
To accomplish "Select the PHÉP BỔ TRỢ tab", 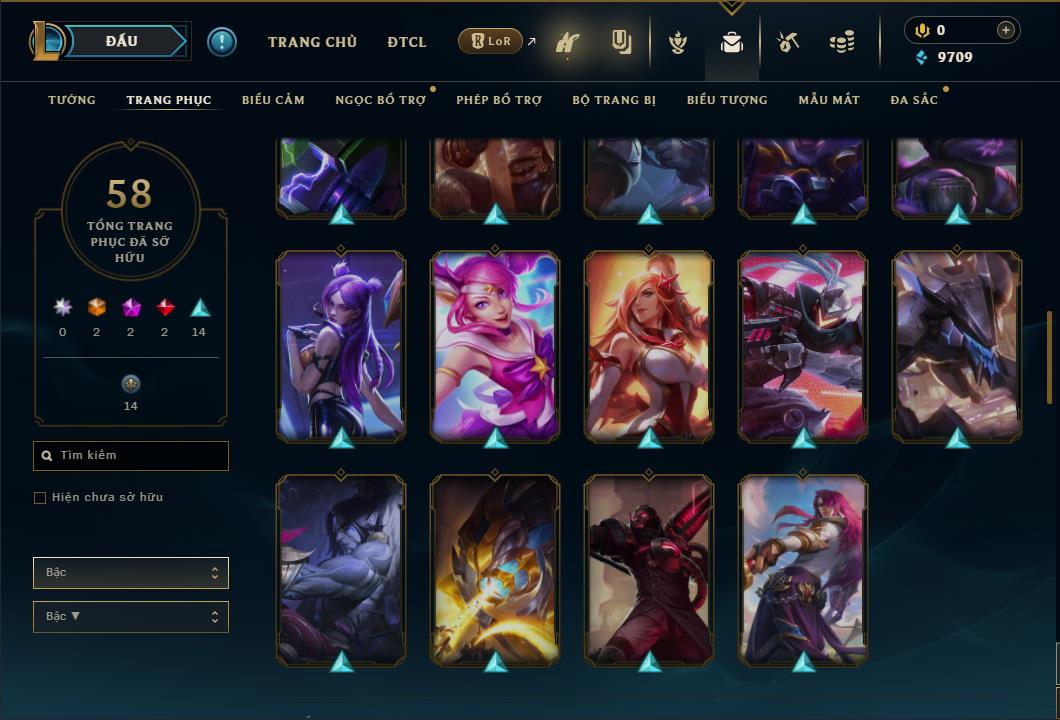I will pyautogui.click(x=499, y=100).
